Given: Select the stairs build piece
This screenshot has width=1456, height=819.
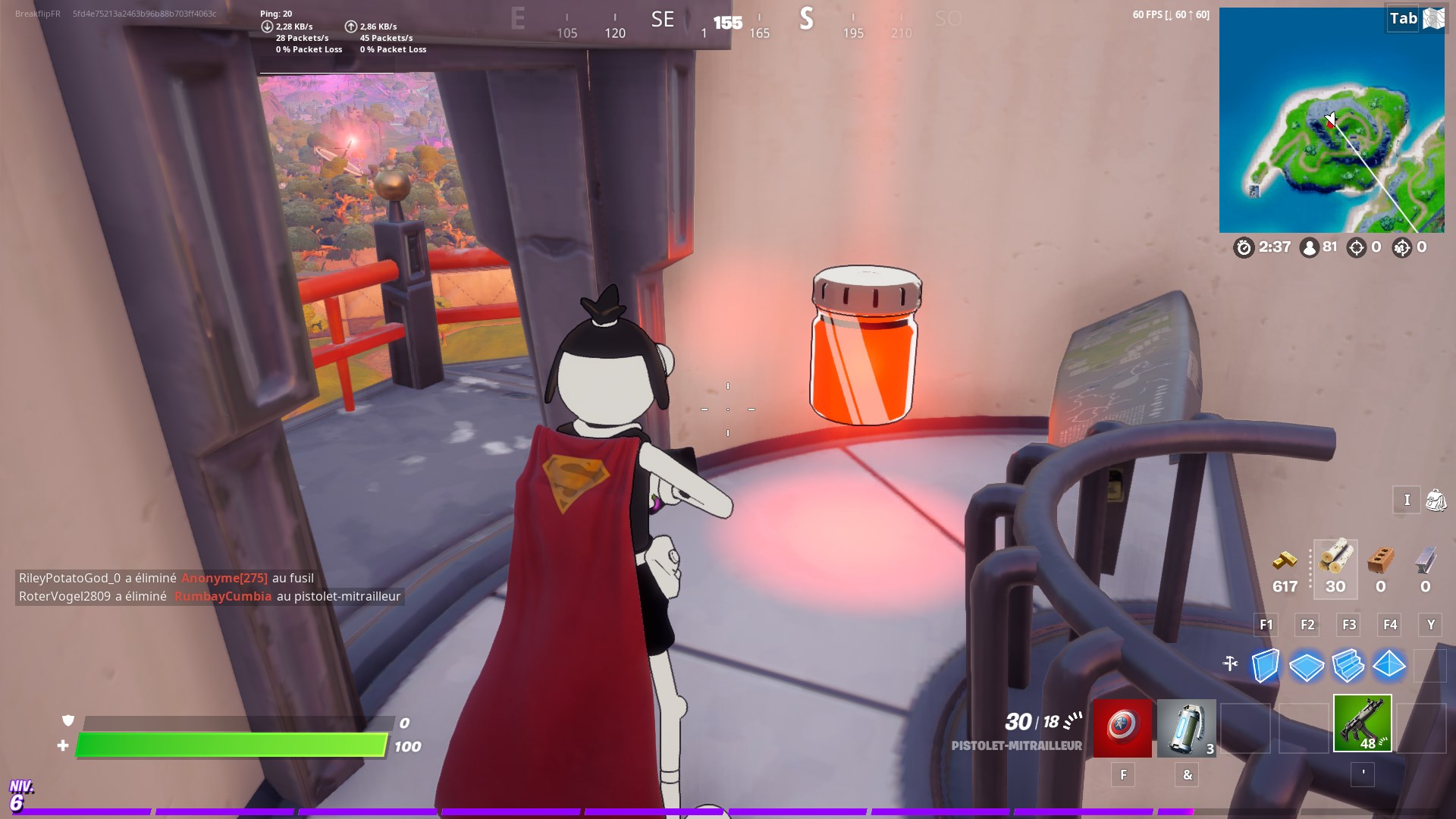Looking at the screenshot, I should click(1348, 666).
